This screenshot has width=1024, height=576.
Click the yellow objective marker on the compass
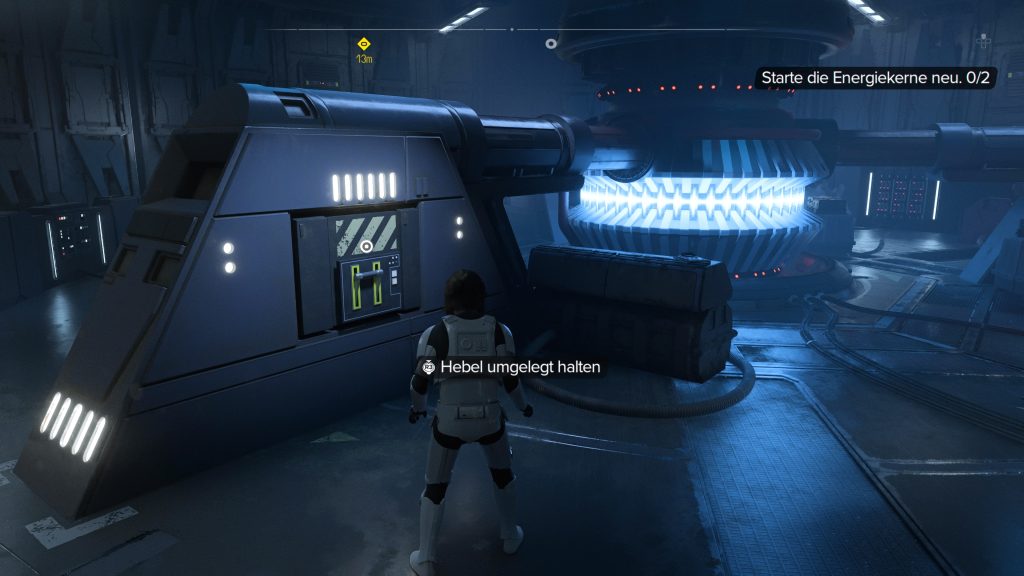coord(364,44)
